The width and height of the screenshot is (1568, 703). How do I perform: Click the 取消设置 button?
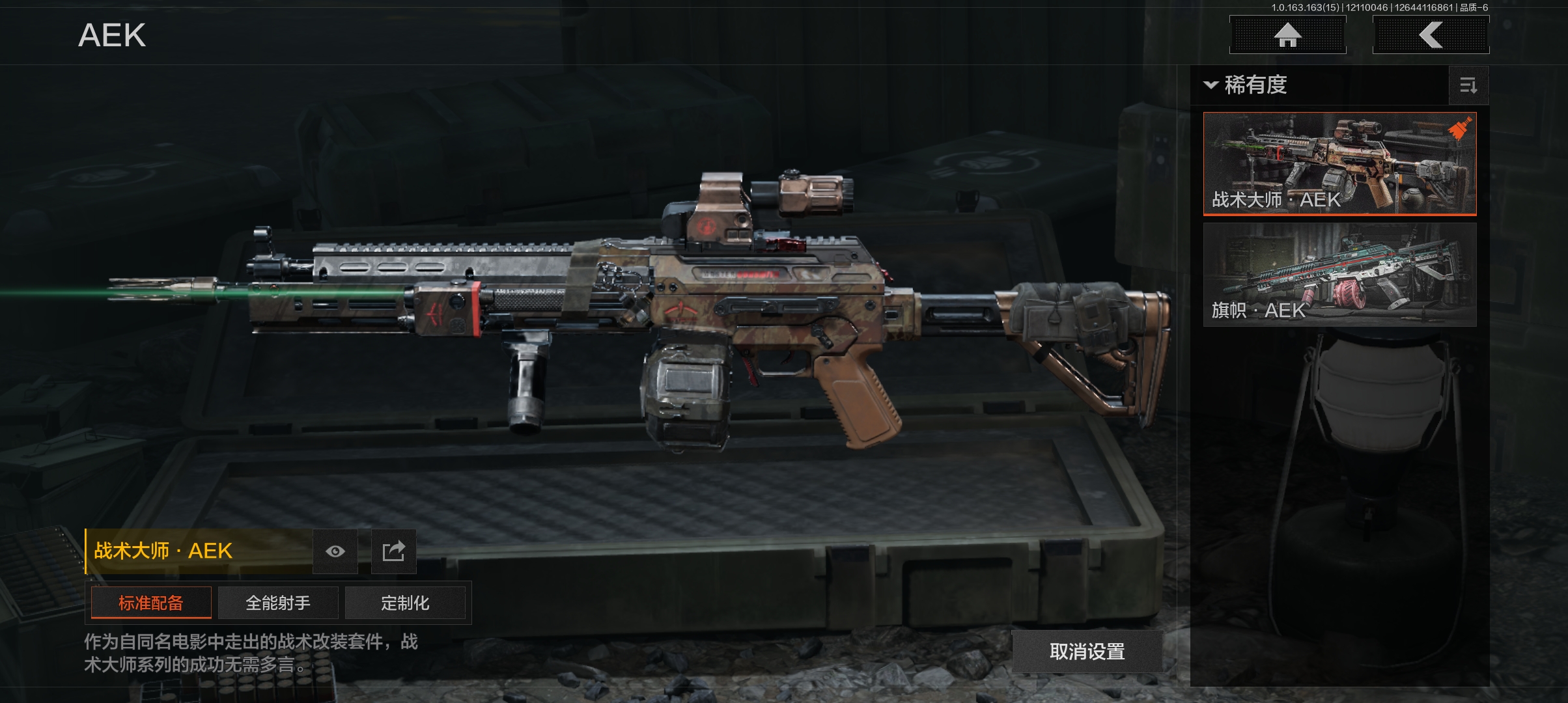(x=1087, y=651)
